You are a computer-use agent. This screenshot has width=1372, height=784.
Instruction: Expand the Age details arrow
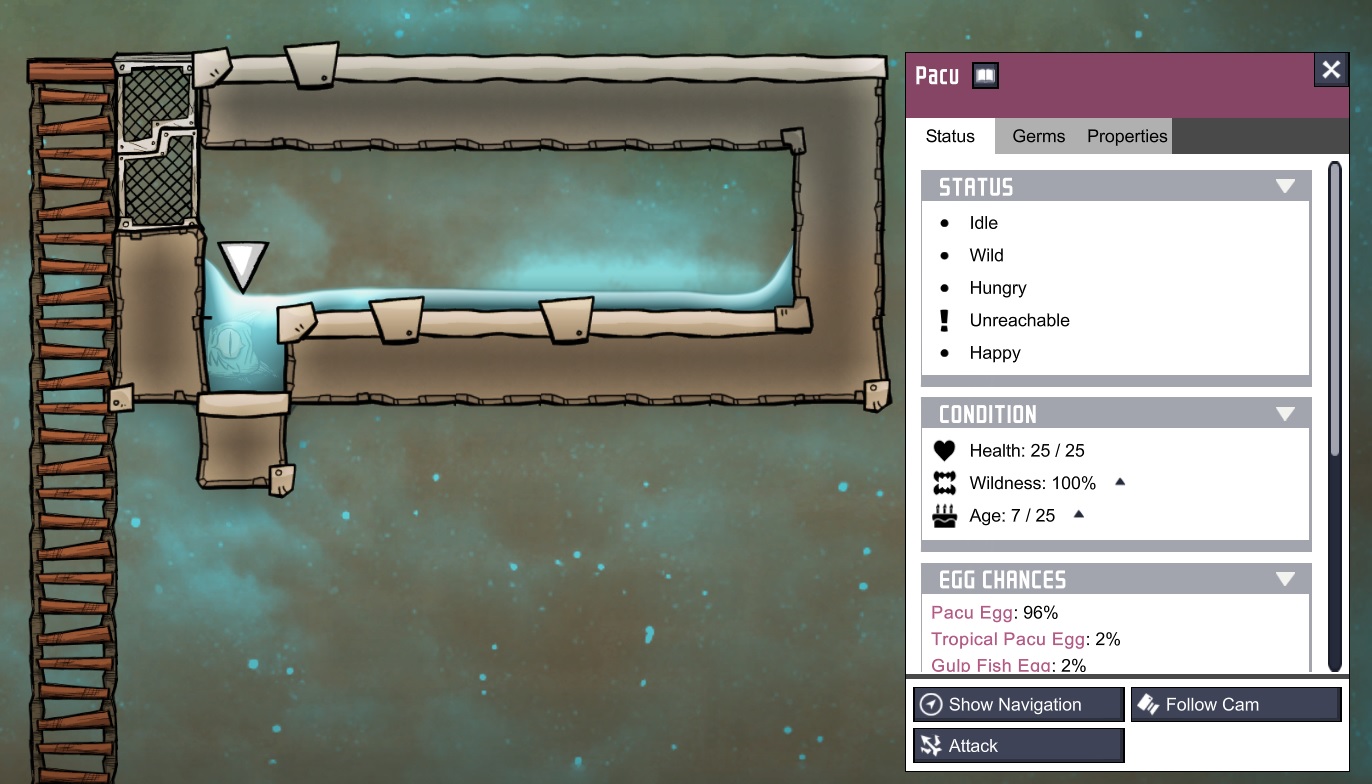pyautogui.click(x=1078, y=514)
